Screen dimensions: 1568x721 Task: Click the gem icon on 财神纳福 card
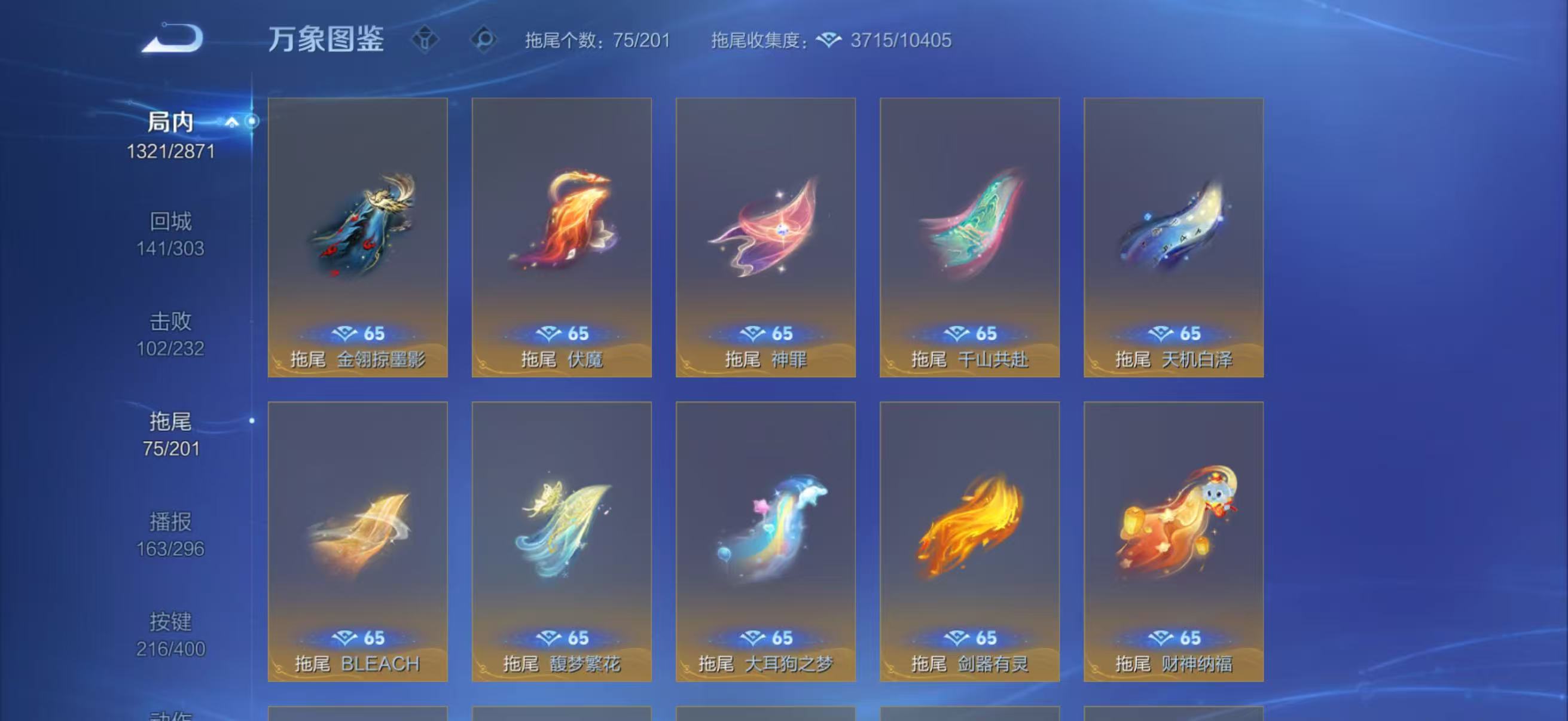point(1164,637)
